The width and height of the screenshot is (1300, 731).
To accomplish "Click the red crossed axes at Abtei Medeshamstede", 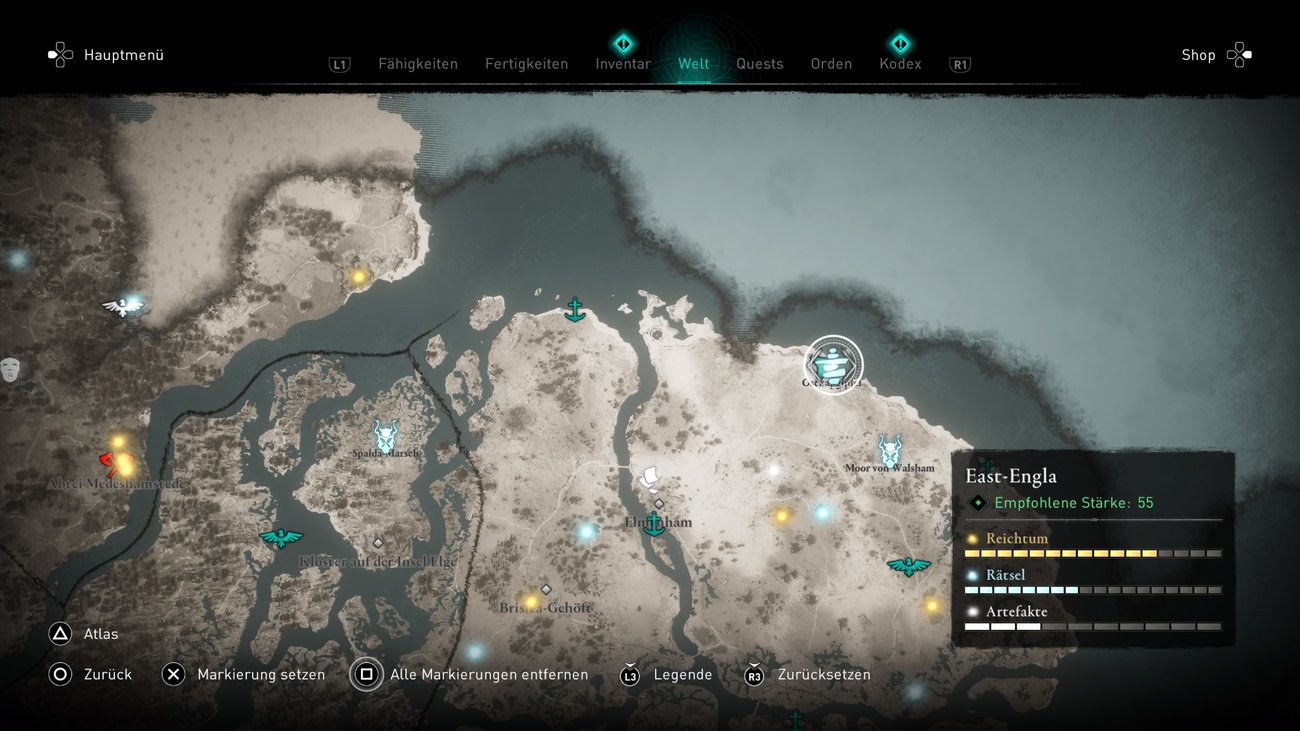I will (108, 462).
